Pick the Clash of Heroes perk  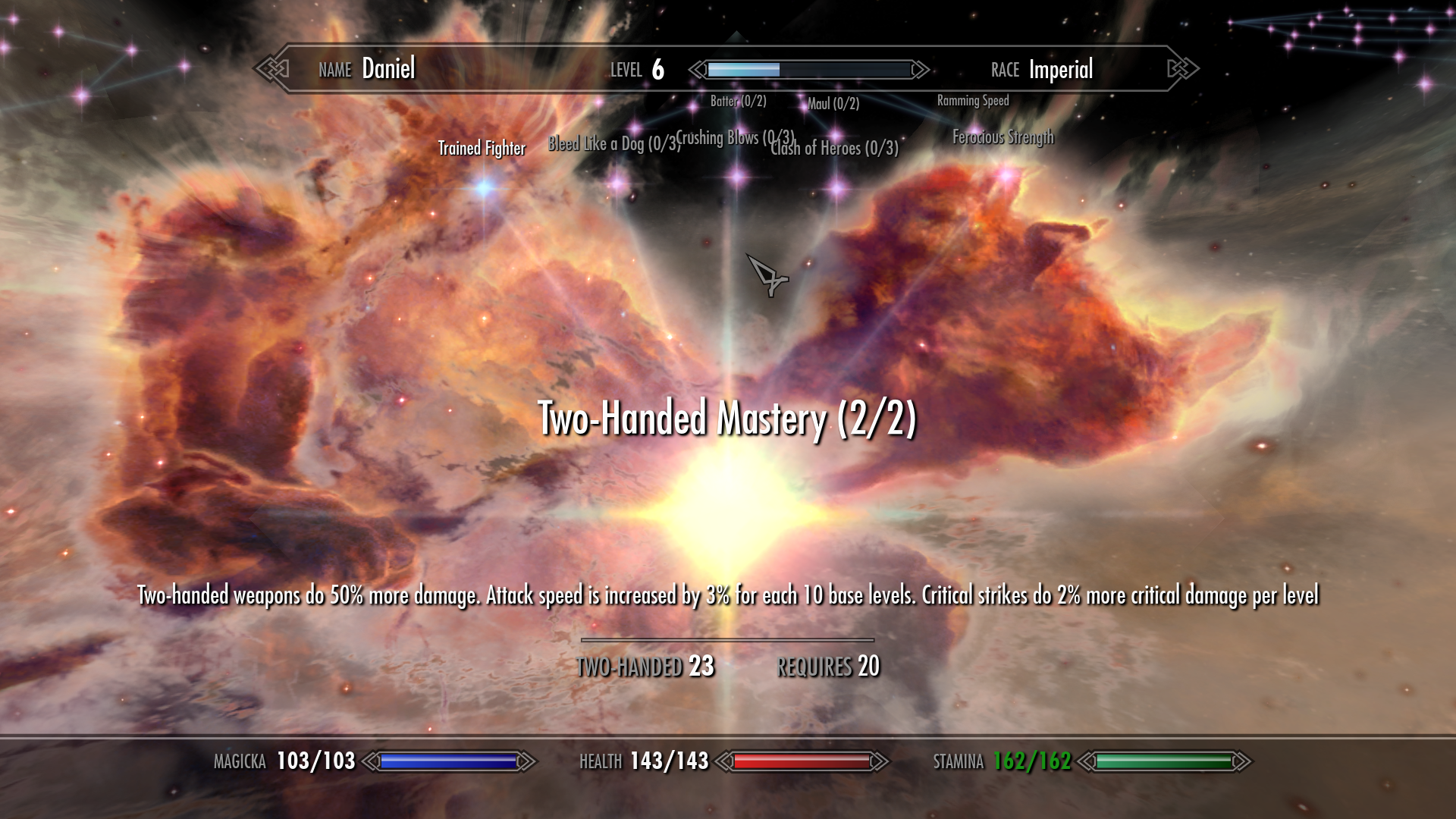(837, 187)
